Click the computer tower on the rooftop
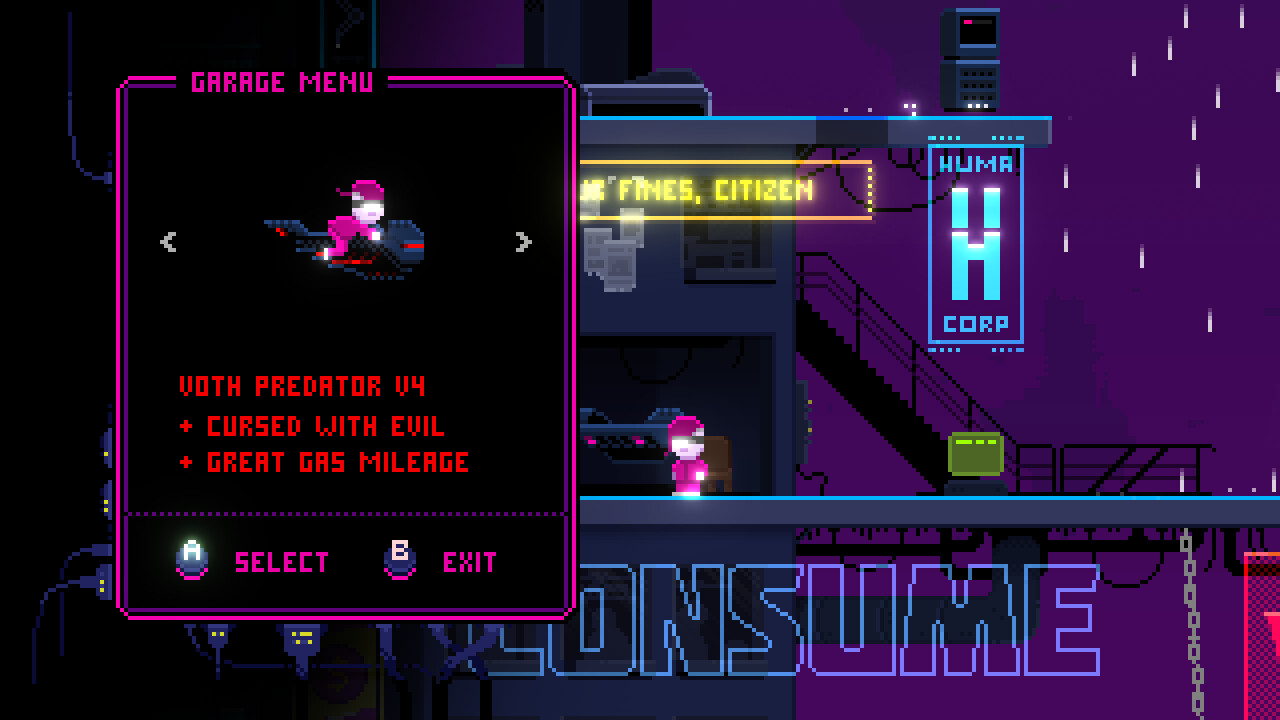1280x720 pixels. point(972,55)
